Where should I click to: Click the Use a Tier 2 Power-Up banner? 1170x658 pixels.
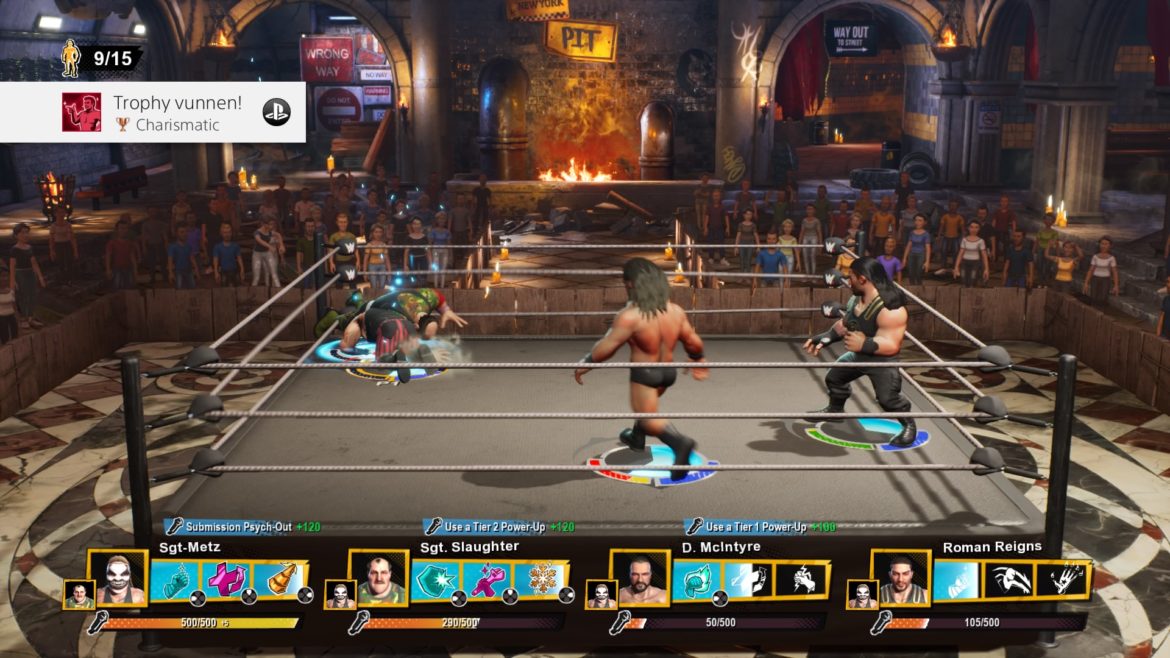[500, 526]
